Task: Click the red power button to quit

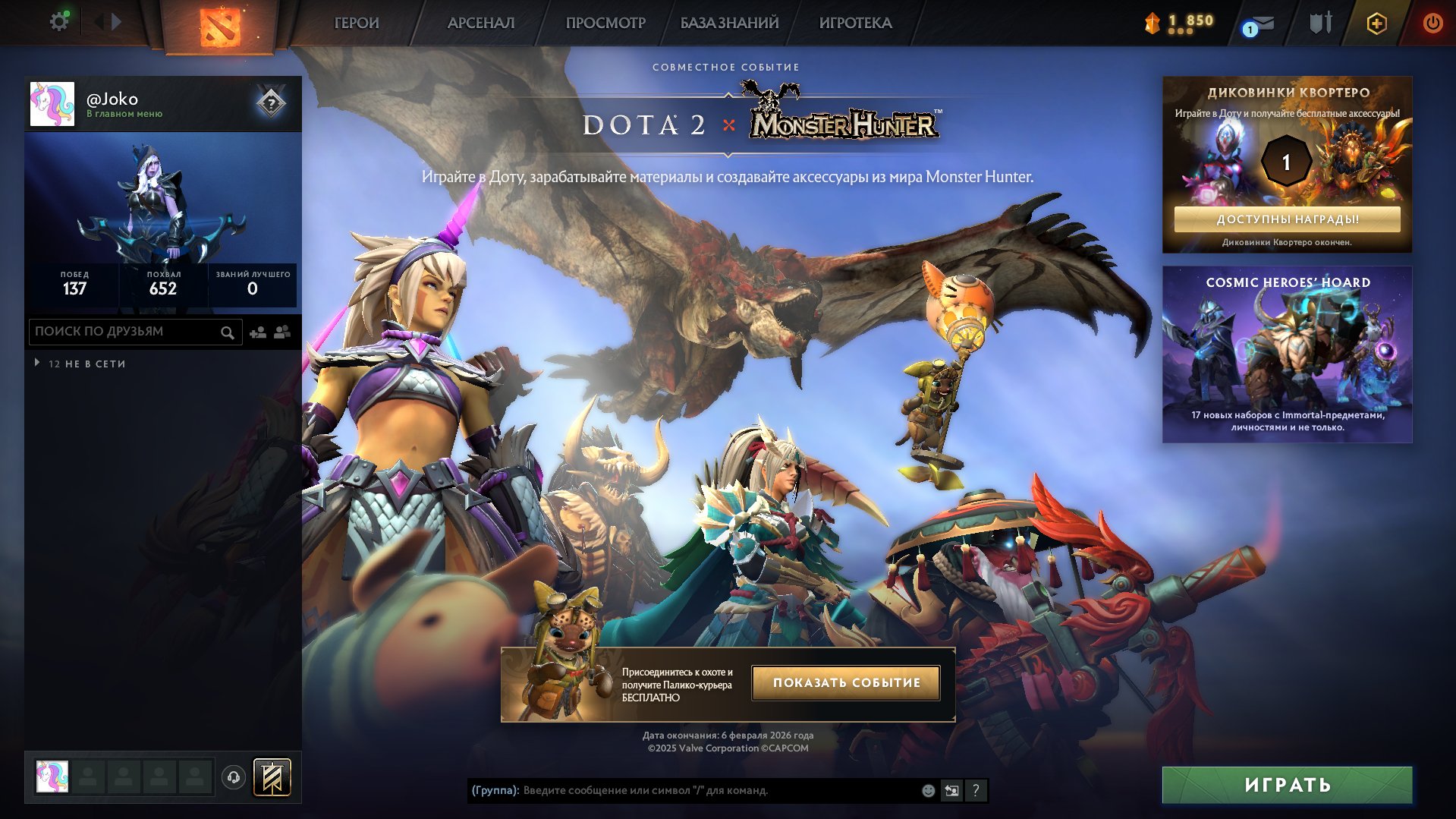Action: tap(1432, 23)
